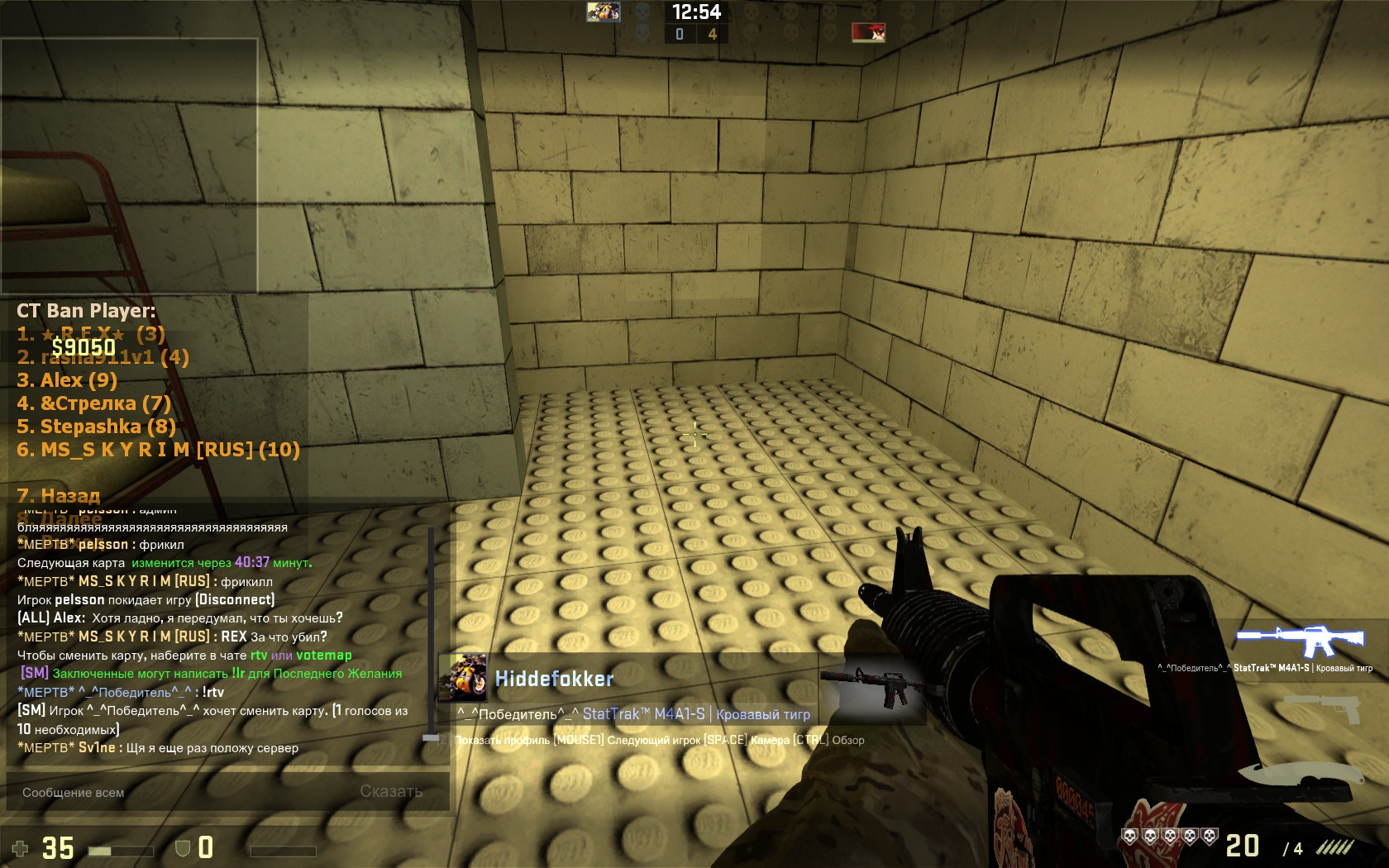Click the radar minimap panel
1389x868 pixels.
tap(129, 165)
